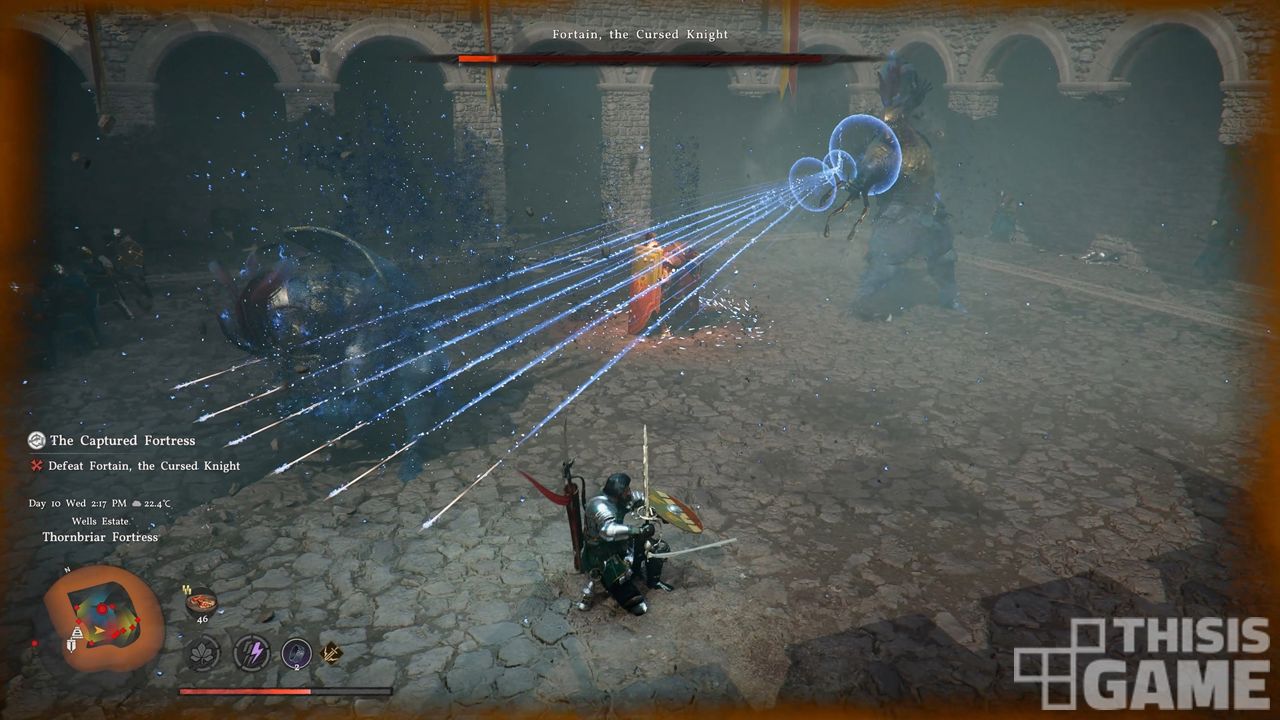Open The Captured Fortress quest tracker
The width and height of the screenshot is (1280, 720).
(122, 440)
